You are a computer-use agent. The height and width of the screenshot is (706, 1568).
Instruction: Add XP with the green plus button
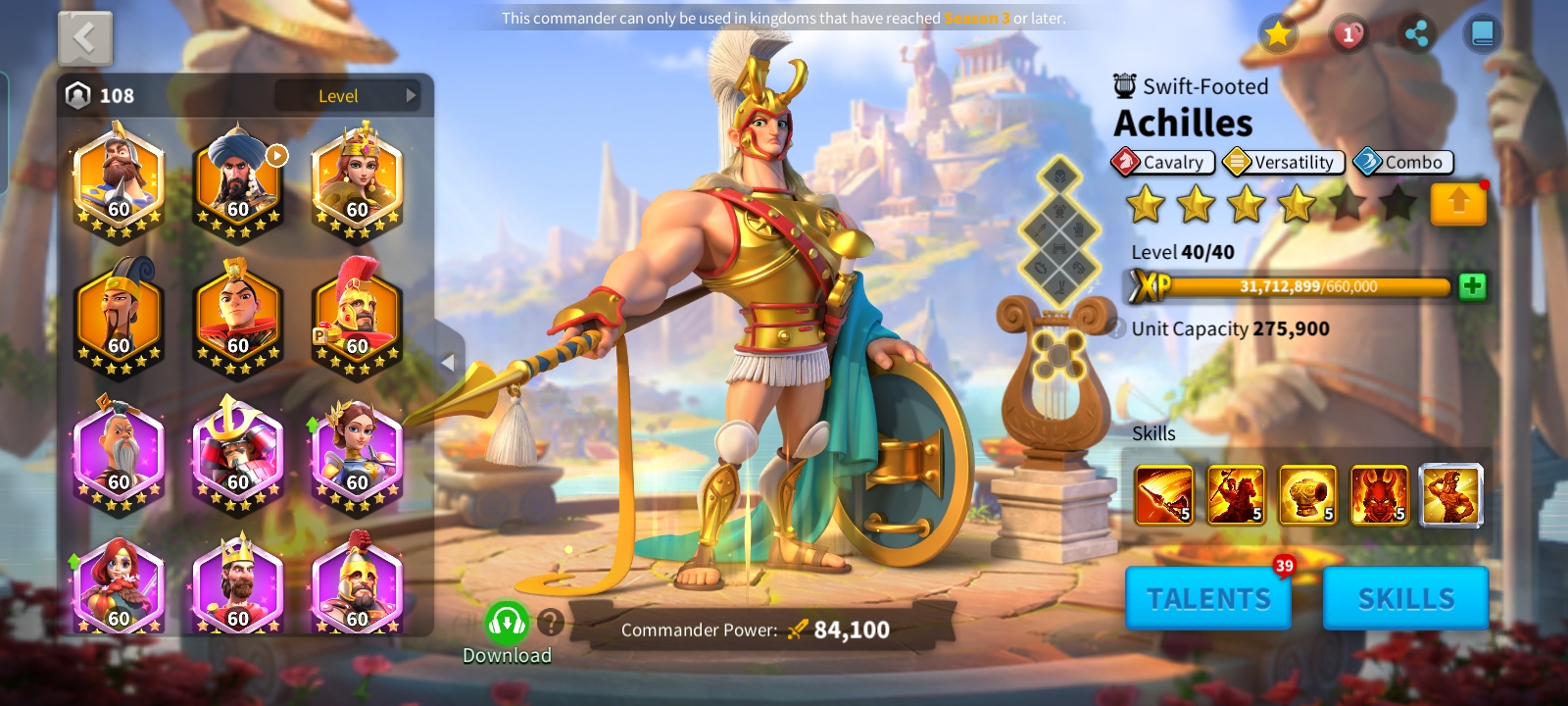pyautogui.click(x=1472, y=286)
